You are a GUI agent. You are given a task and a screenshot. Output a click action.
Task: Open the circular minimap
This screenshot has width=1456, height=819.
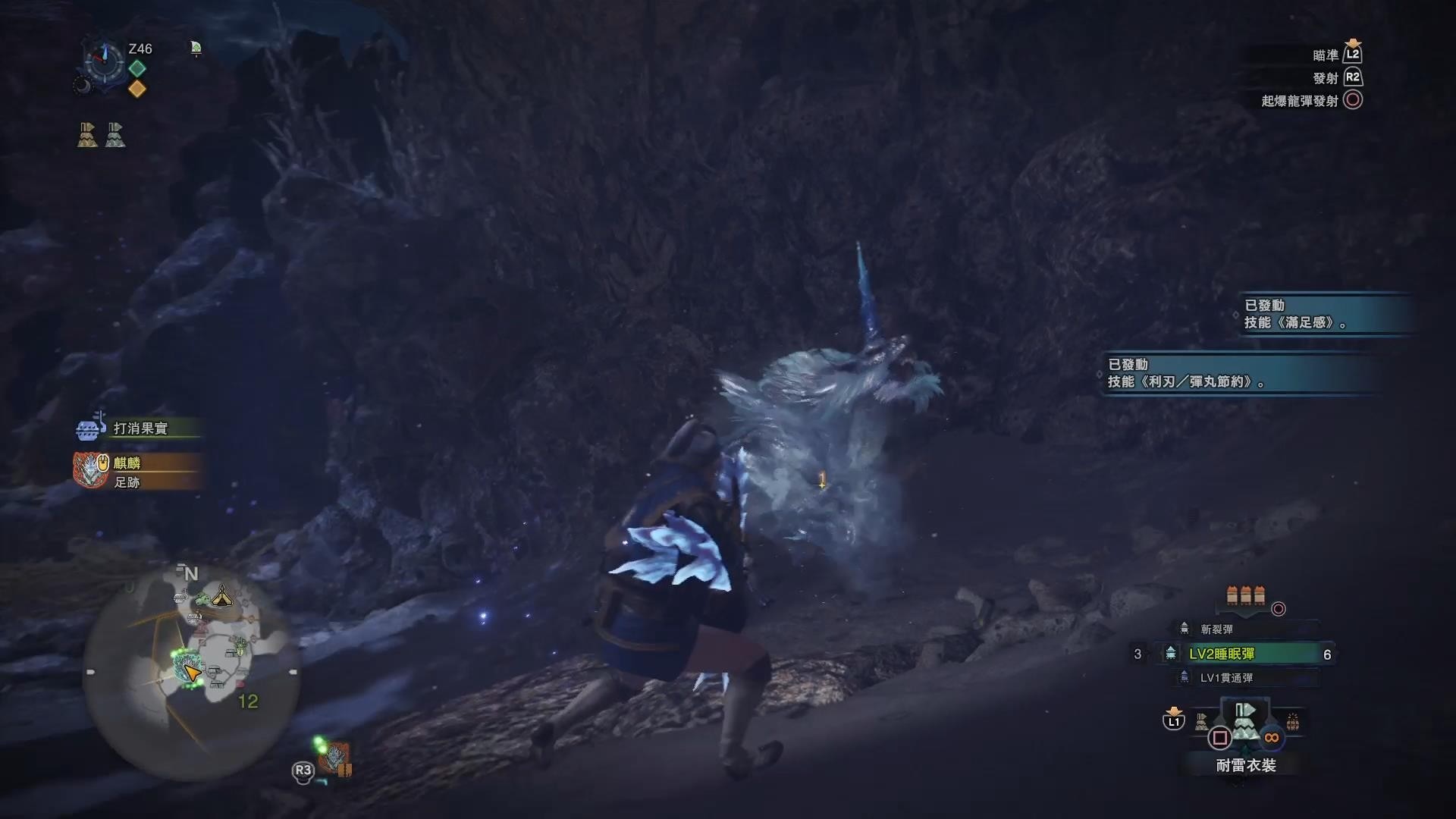(190, 671)
